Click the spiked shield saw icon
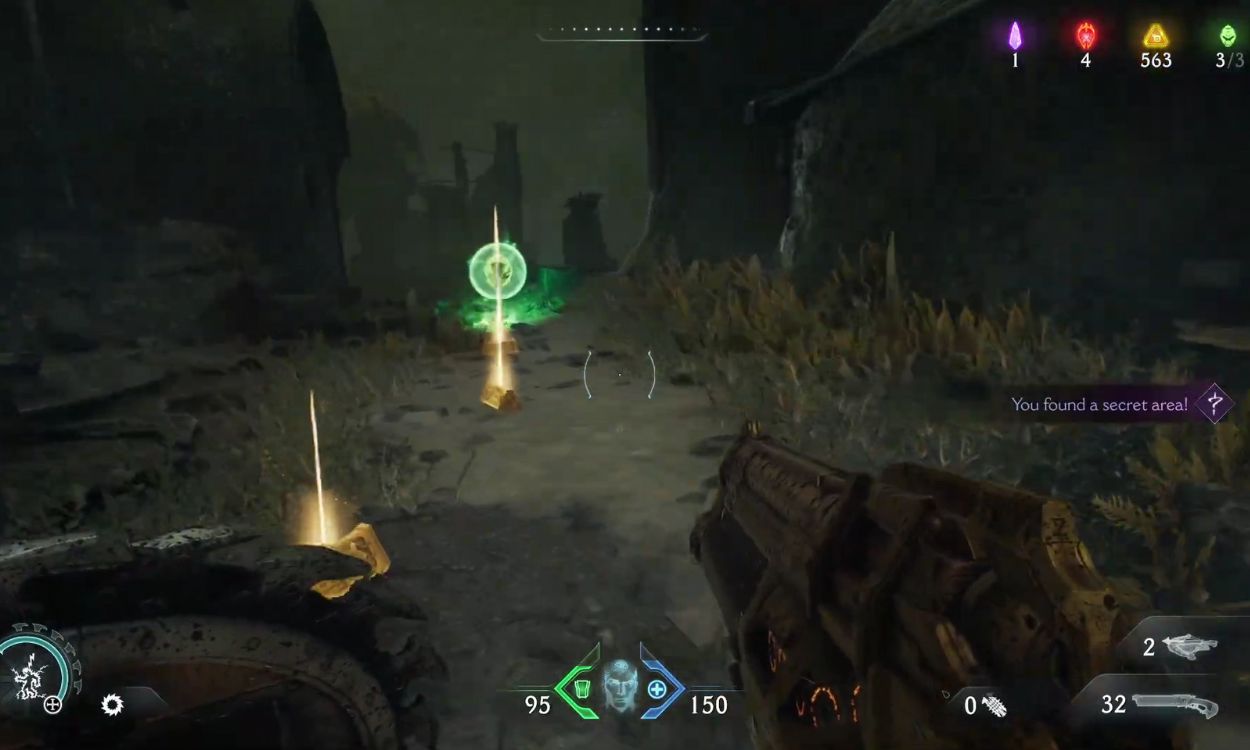 [112, 705]
